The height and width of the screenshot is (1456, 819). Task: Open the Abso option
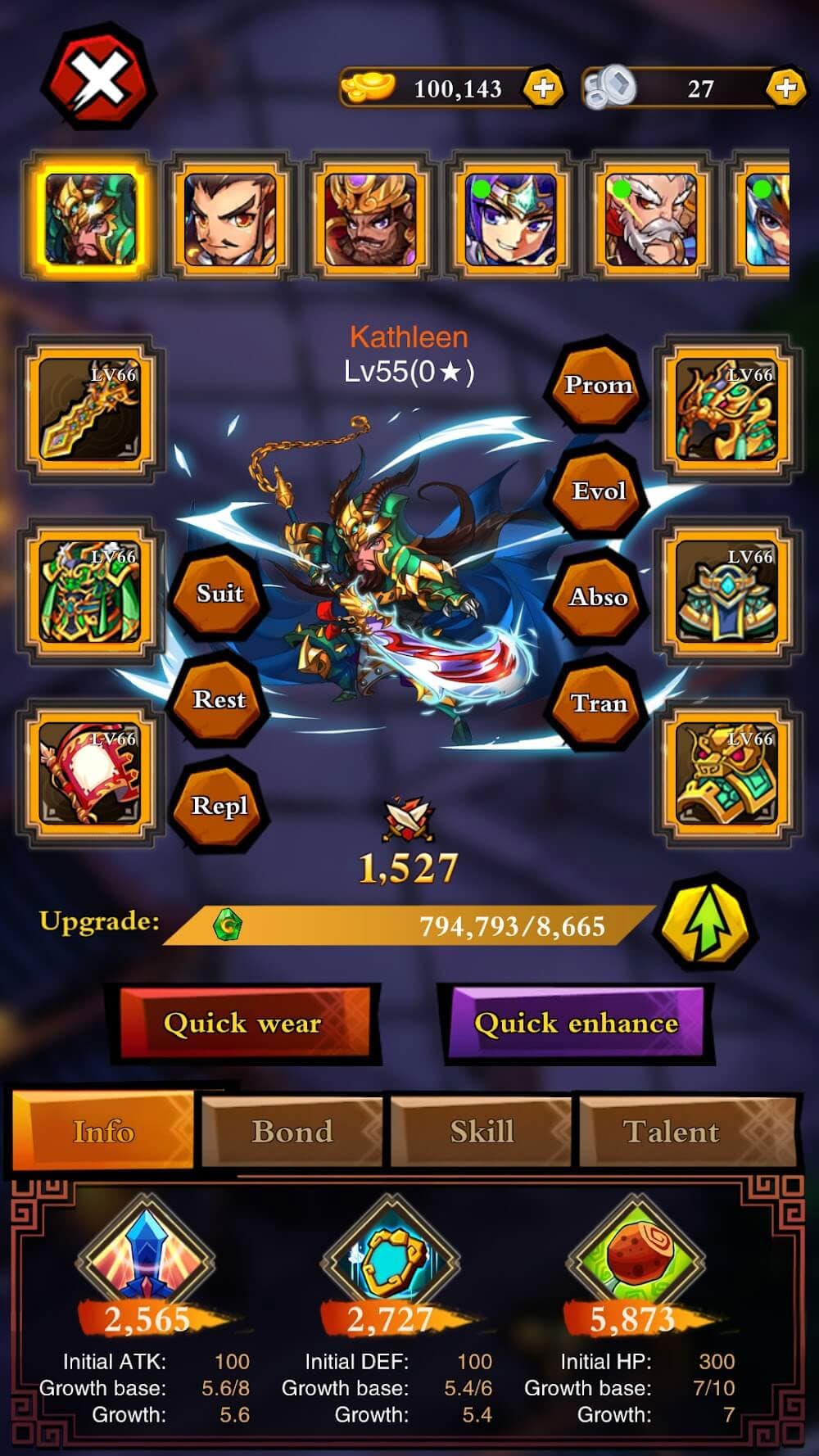[x=599, y=597]
